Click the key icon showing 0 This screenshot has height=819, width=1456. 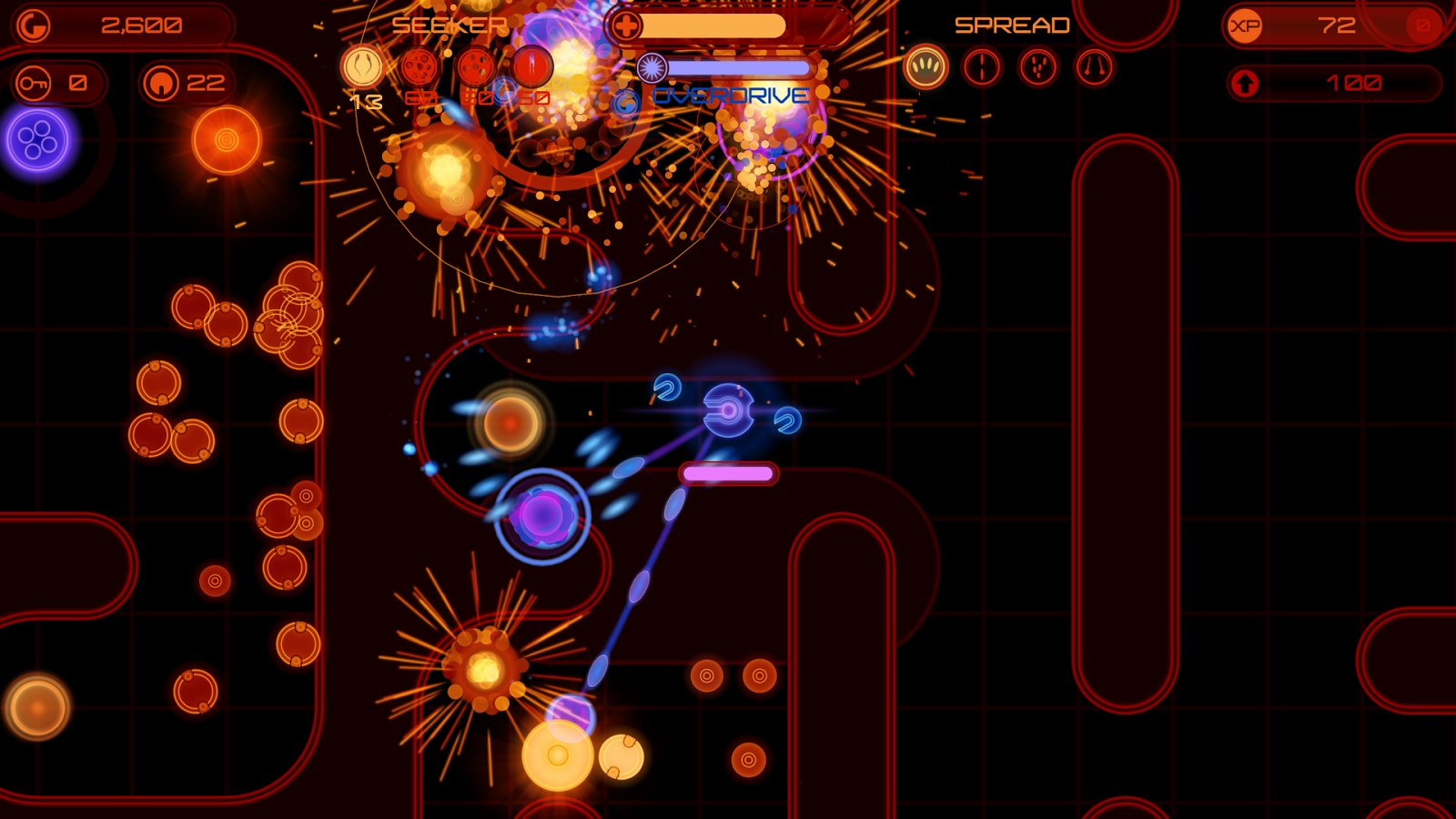click(x=32, y=83)
